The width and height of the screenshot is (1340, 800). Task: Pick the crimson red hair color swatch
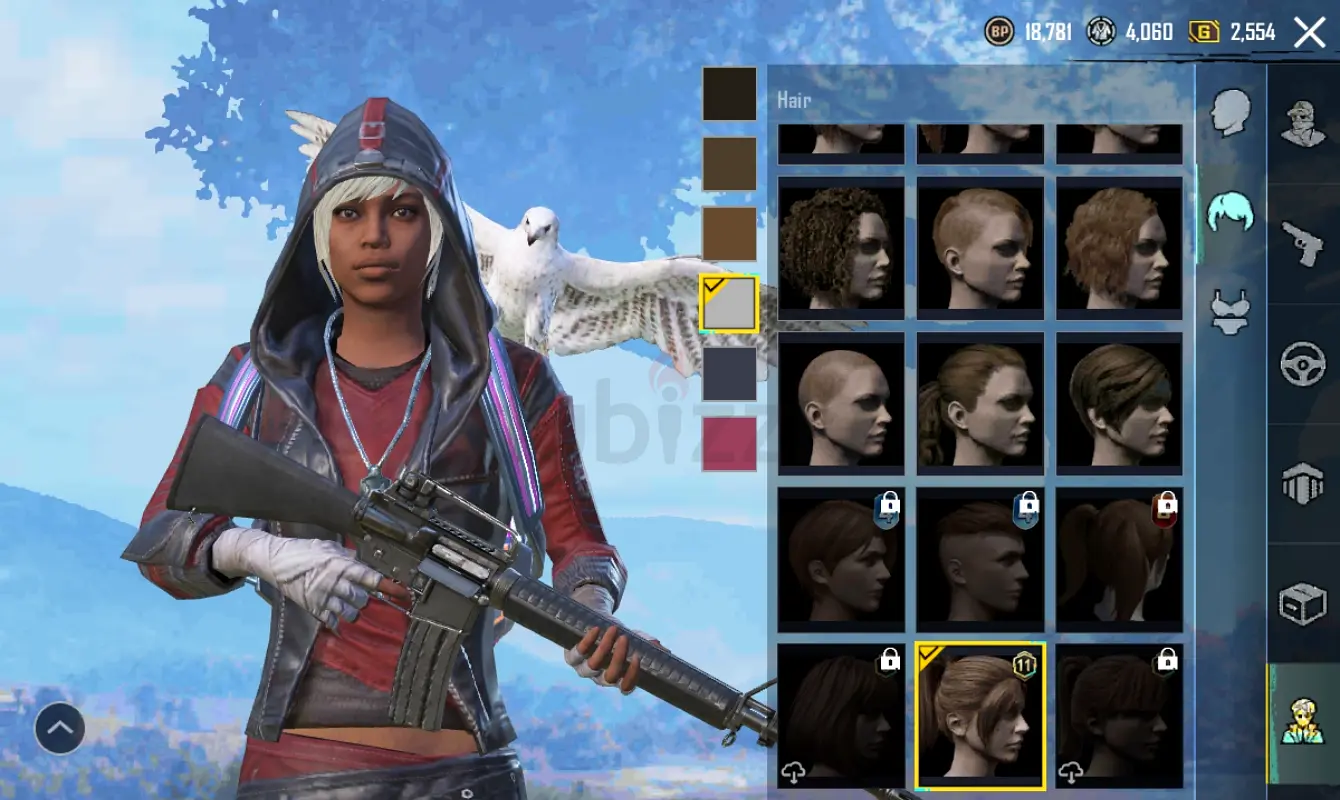(x=729, y=444)
